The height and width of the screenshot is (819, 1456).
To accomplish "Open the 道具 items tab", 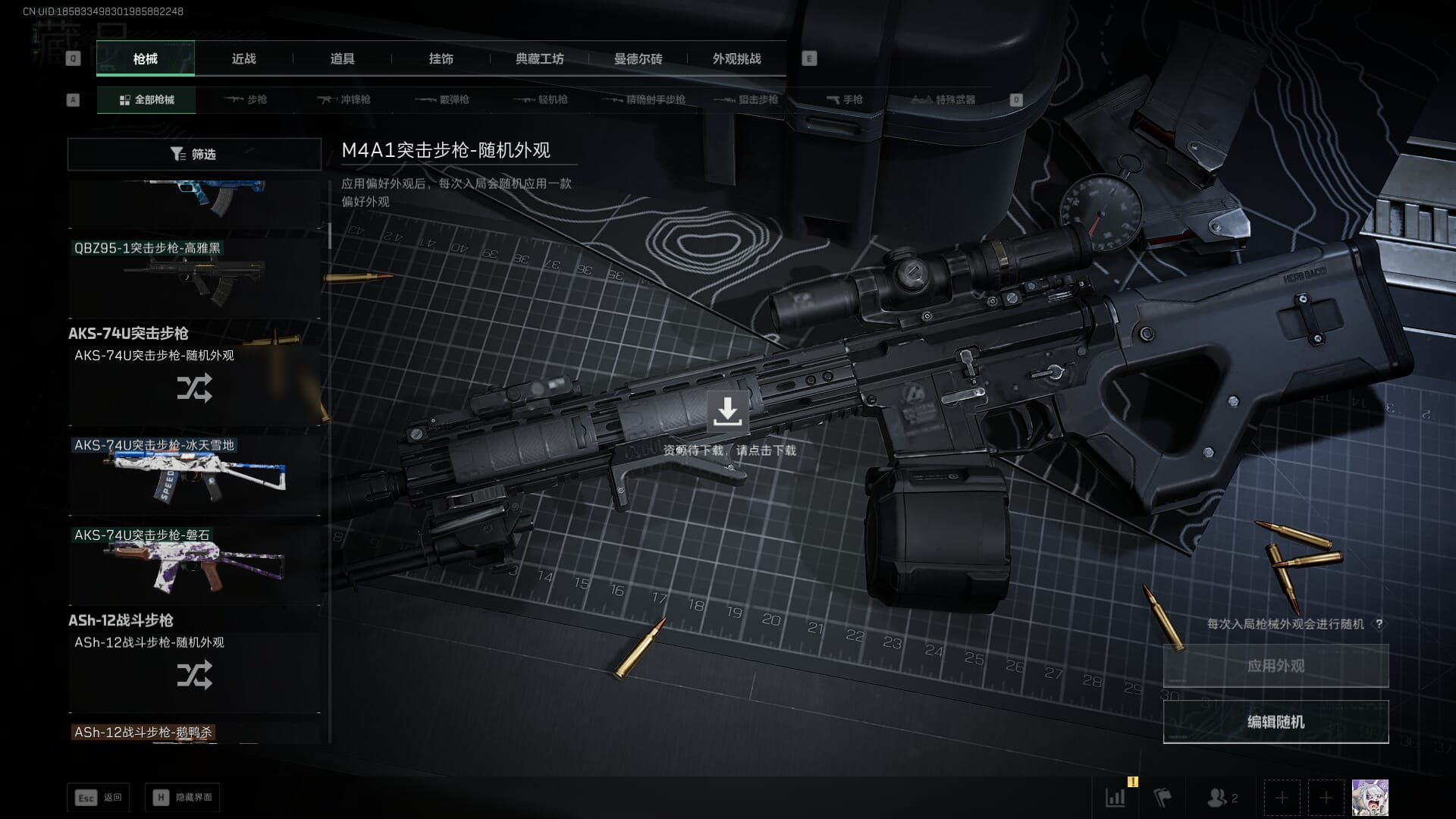I will point(342,58).
